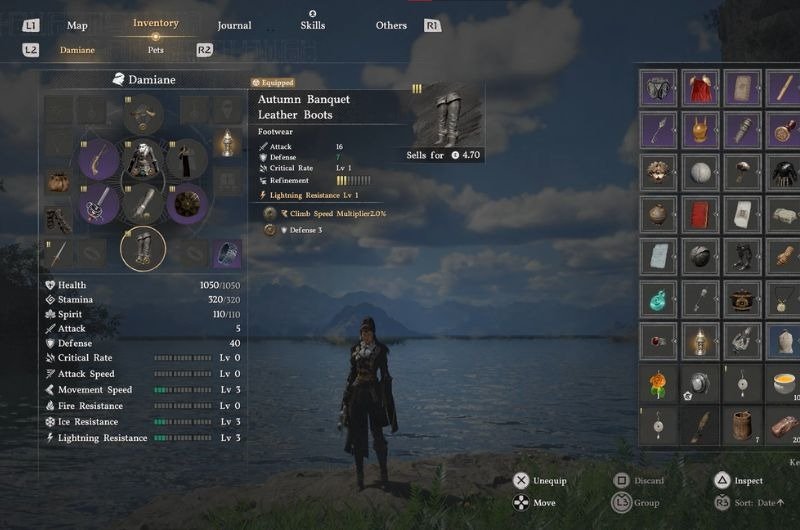Image resolution: width=800 pixels, height=530 pixels.
Task: Switch to the Journal tab
Action: pyautogui.click(x=234, y=25)
